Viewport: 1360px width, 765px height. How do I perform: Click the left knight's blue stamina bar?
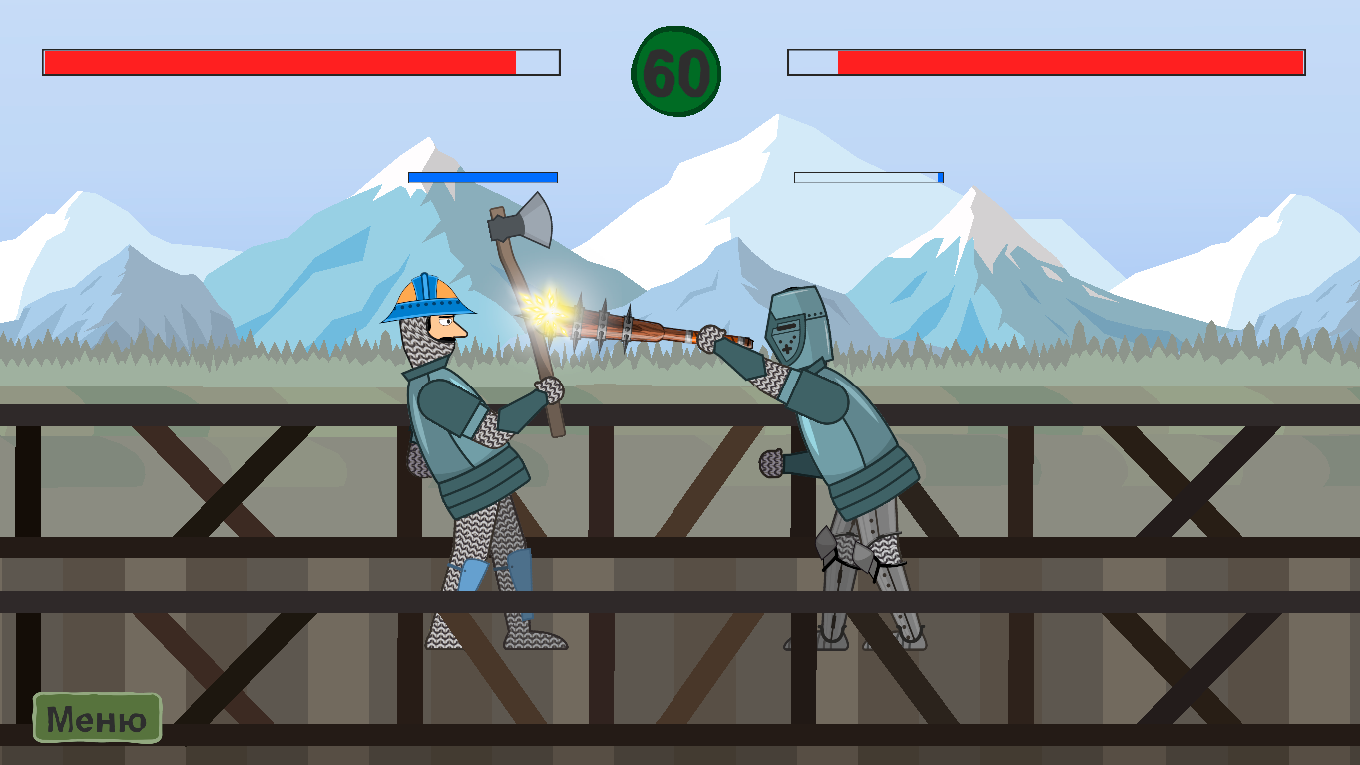[x=480, y=177]
